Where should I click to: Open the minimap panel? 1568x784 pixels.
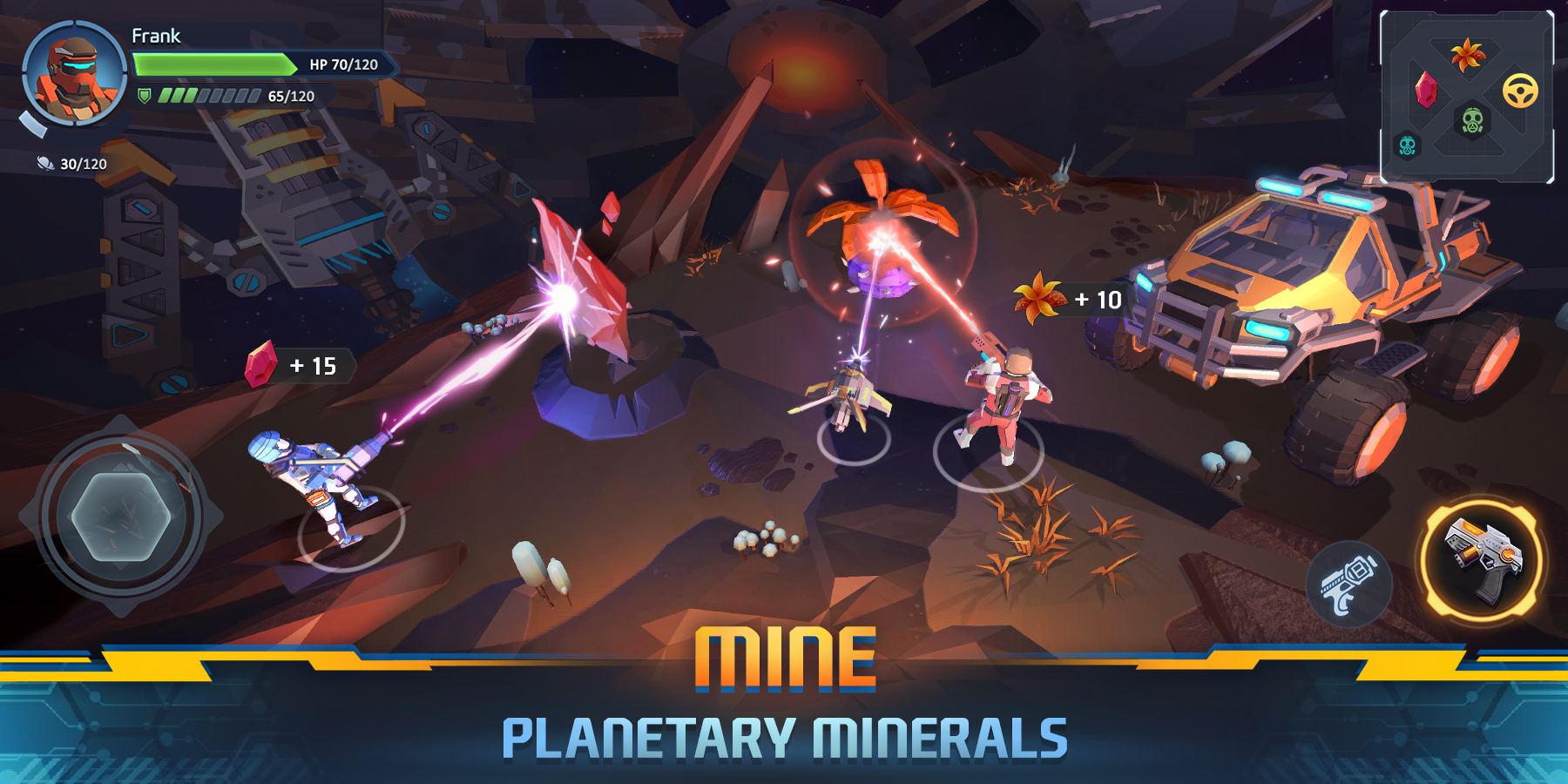point(1469,94)
